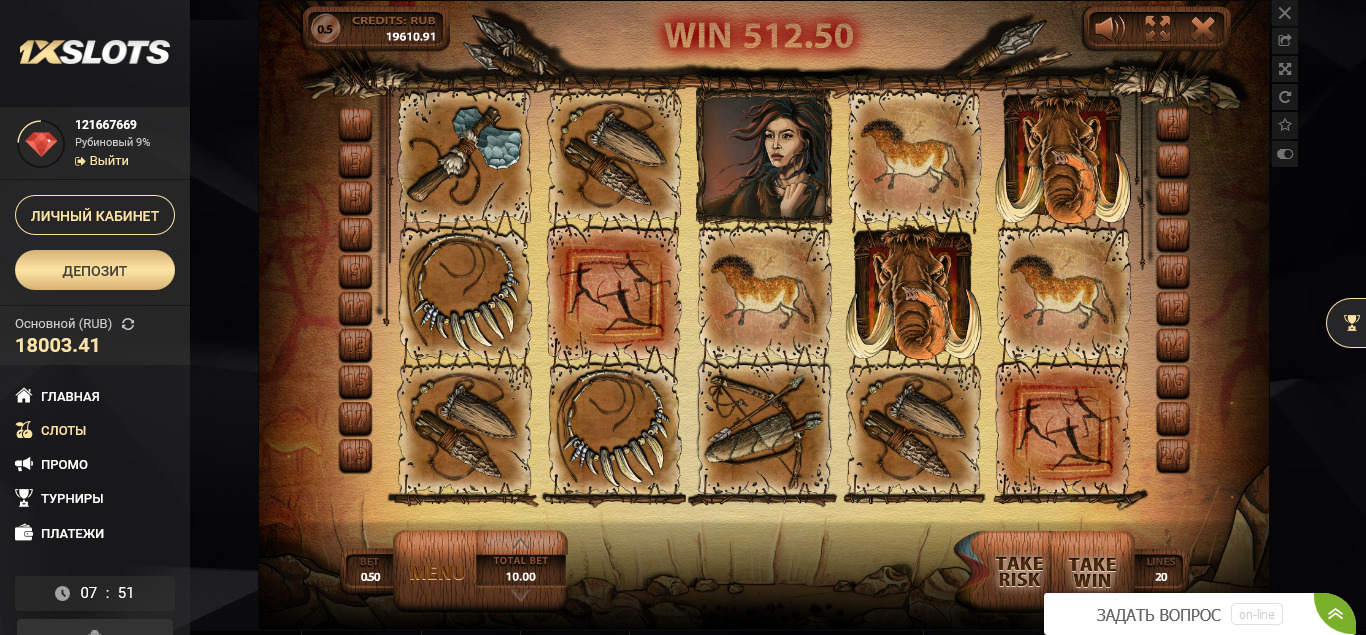Open Личный кабинет account page
Viewport: 1366px width, 635px height.
(95, 215)
